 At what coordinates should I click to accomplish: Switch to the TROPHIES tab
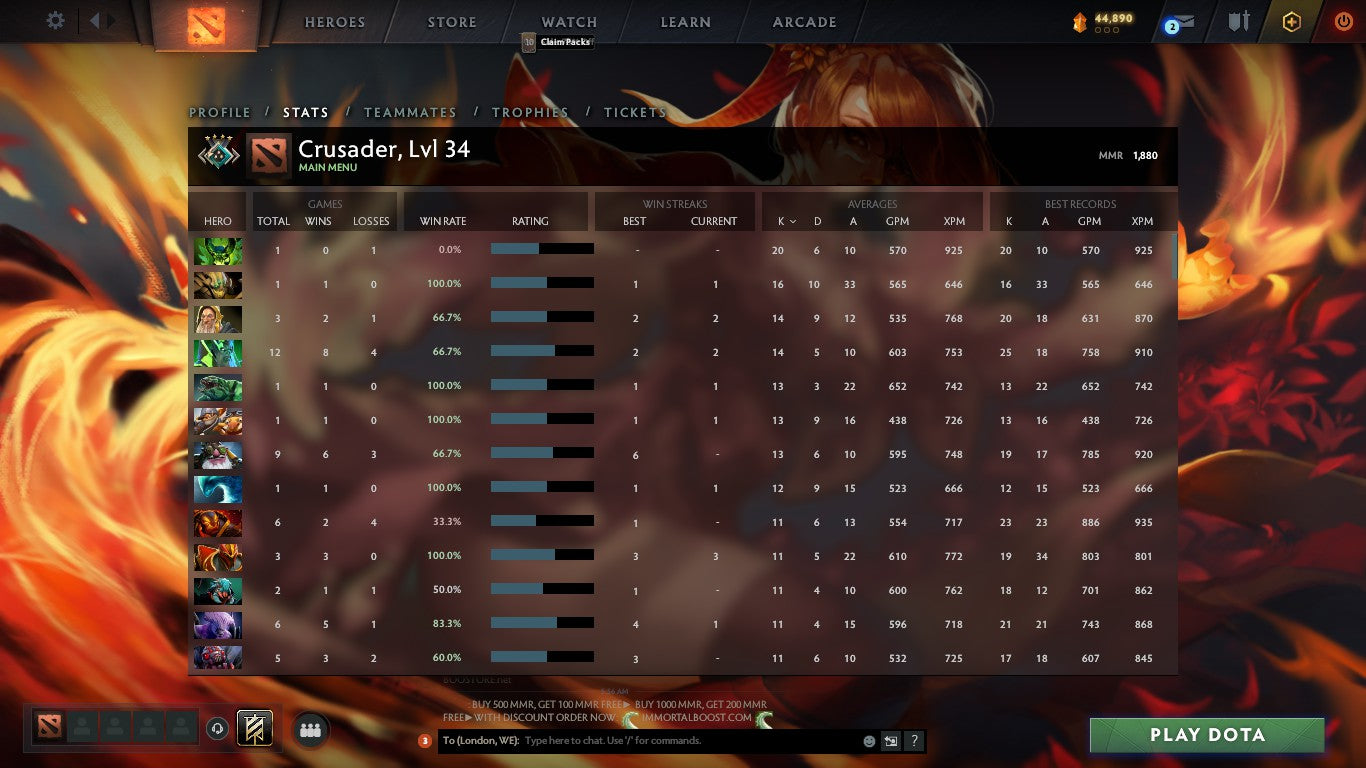531,112
